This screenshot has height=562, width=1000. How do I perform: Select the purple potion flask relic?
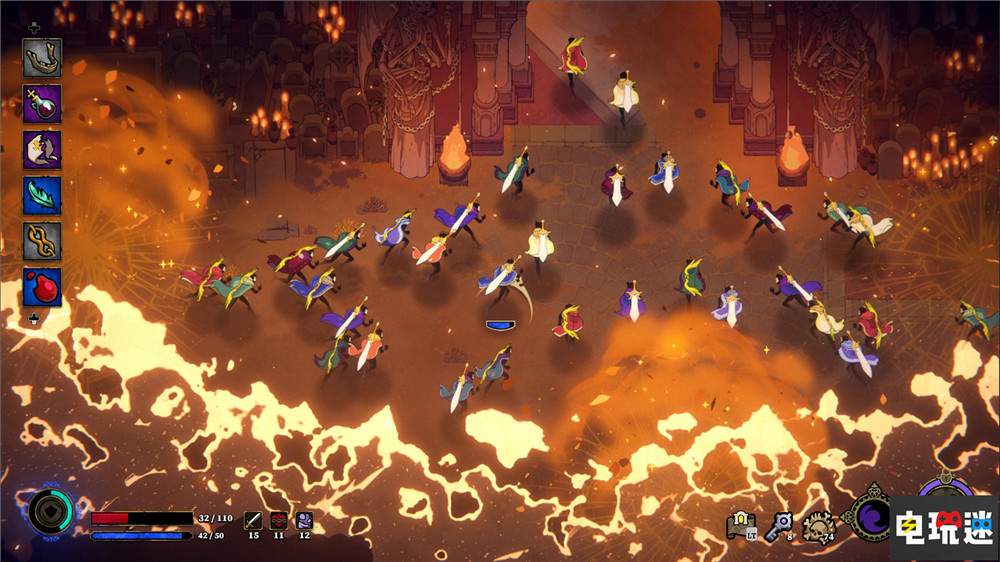pos(42,104)
